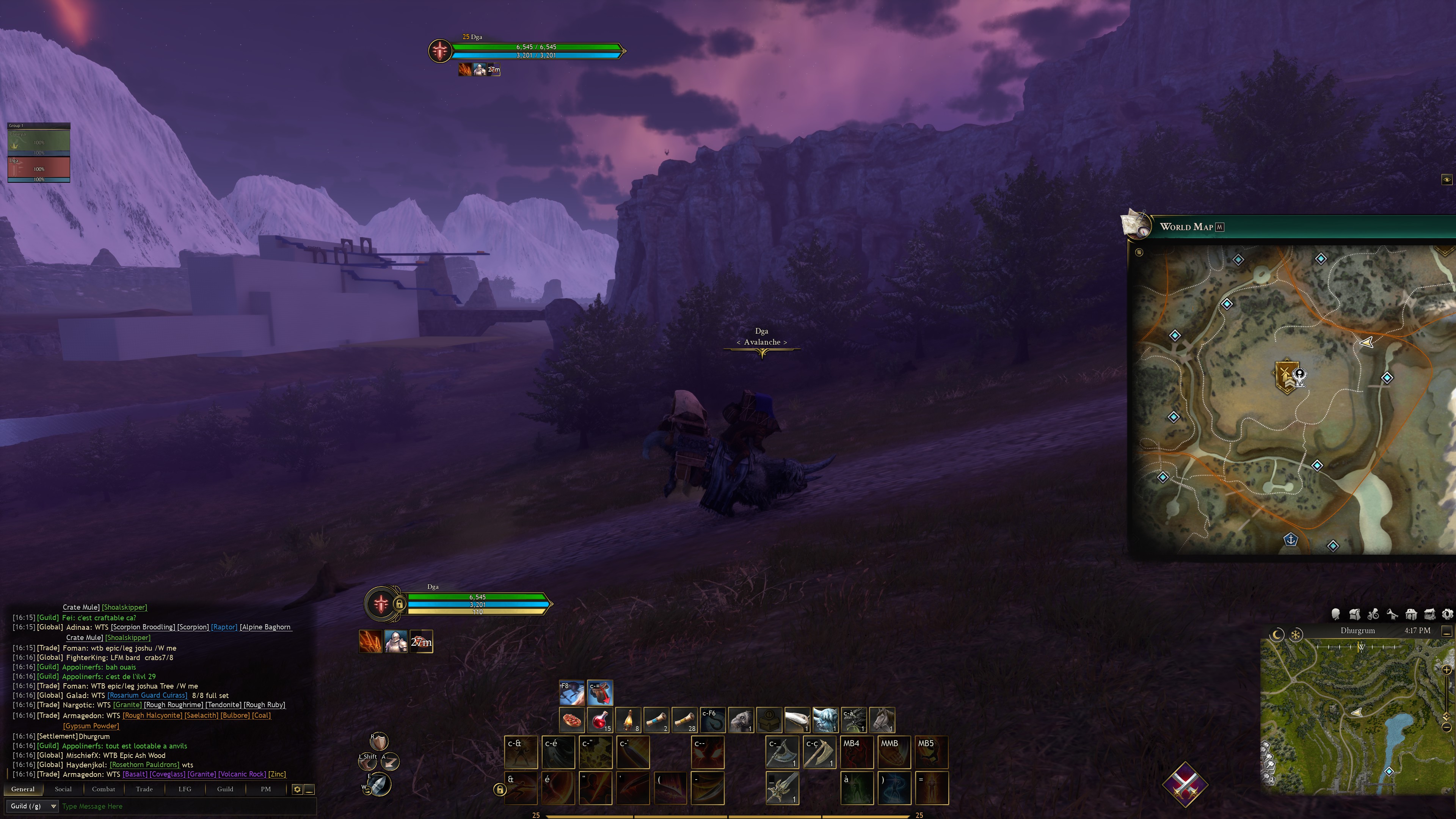
Task: Open chat settings gear button
Action: tap(297, 789)
